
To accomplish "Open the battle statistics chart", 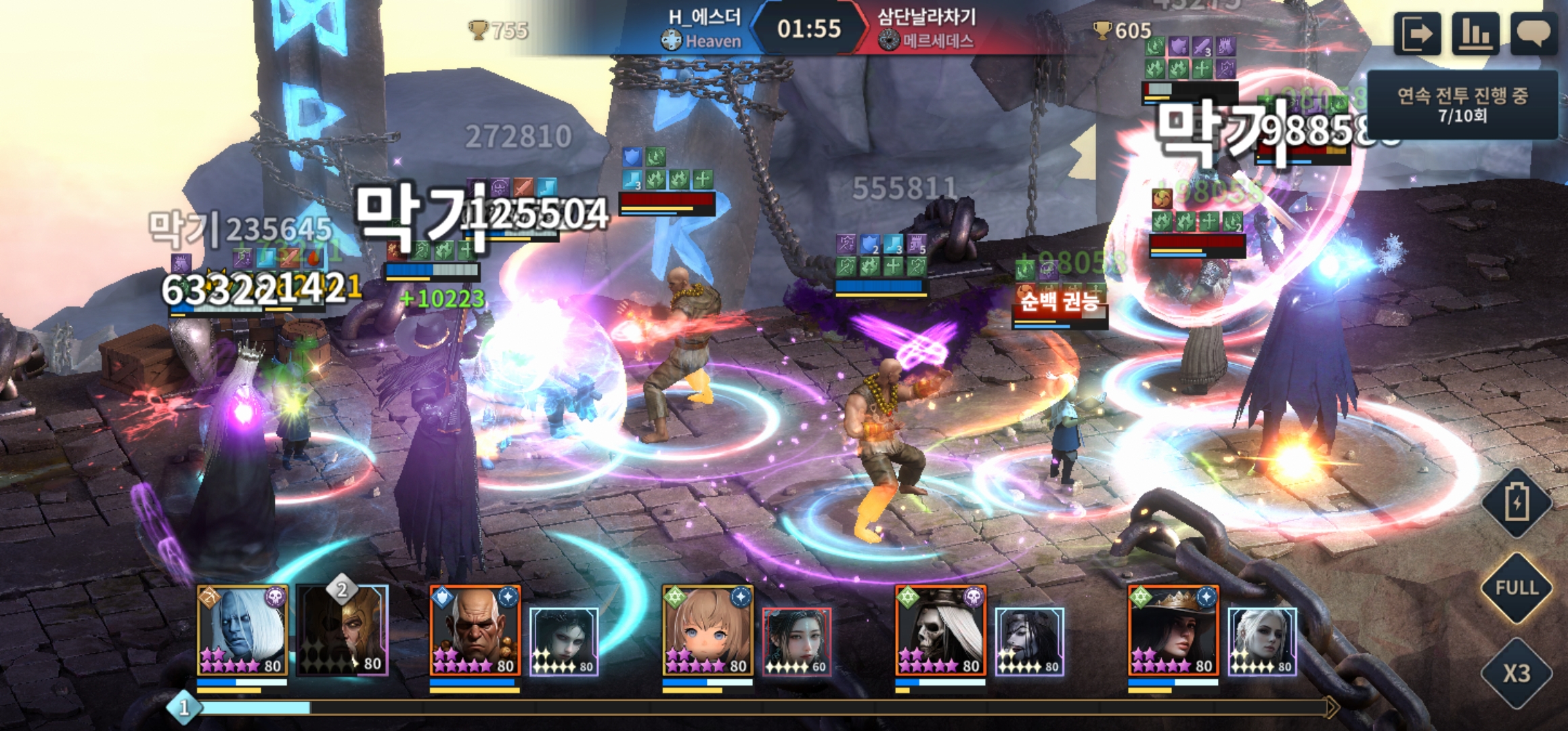I will click(1475, 33).
